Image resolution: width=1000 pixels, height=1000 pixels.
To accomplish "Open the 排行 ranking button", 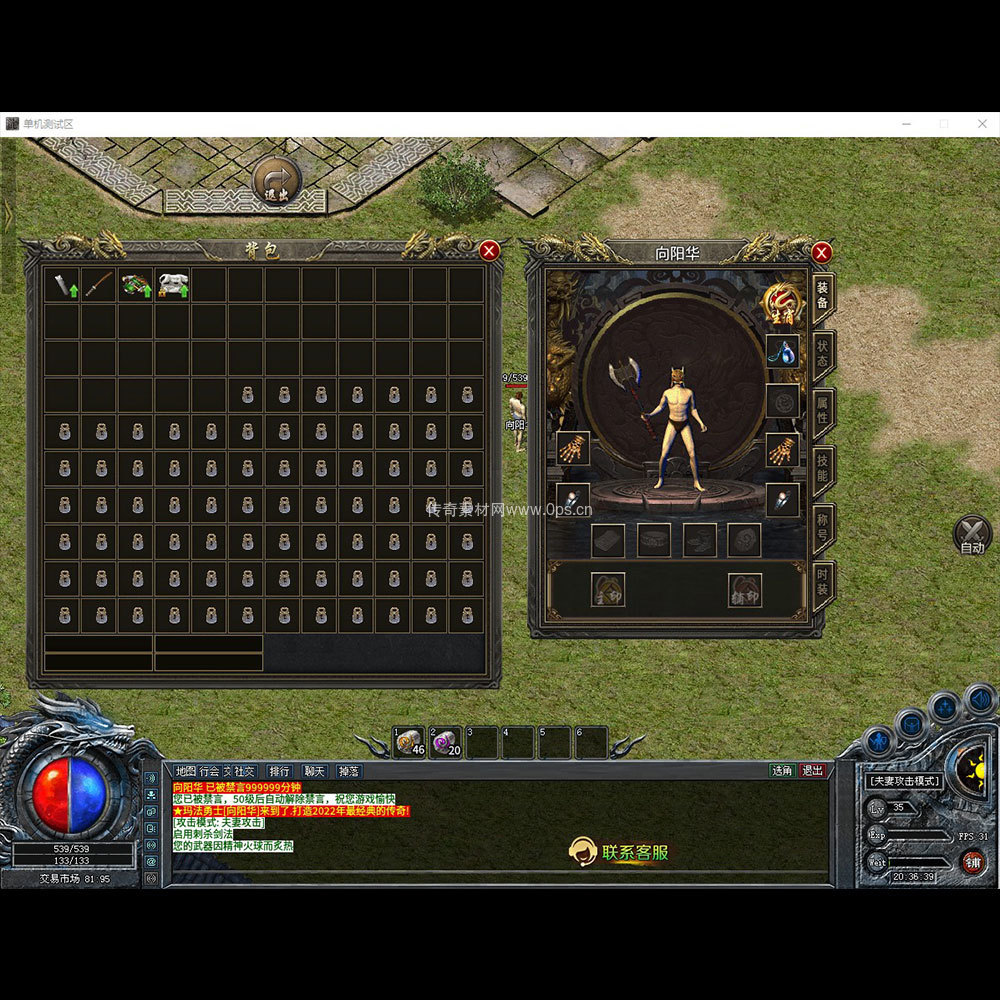I will point(279,771).
